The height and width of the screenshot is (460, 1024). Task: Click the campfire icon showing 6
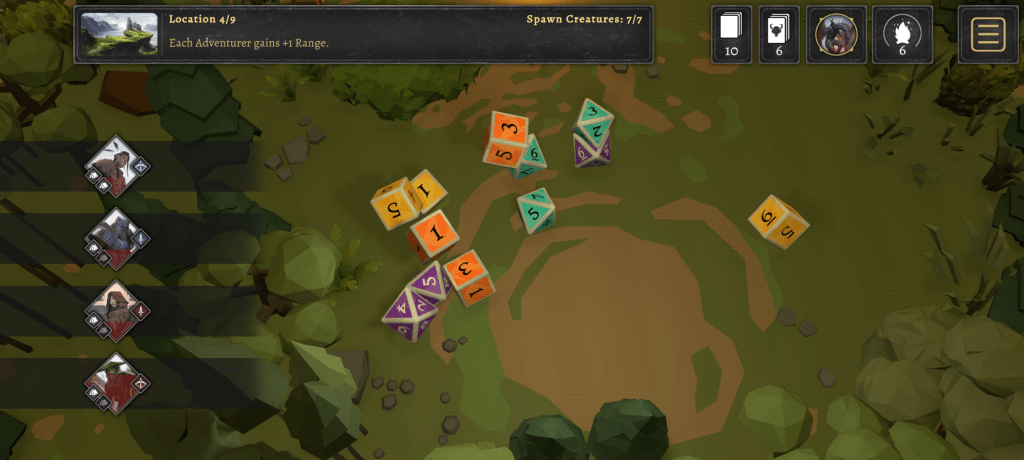pos(902,35)
